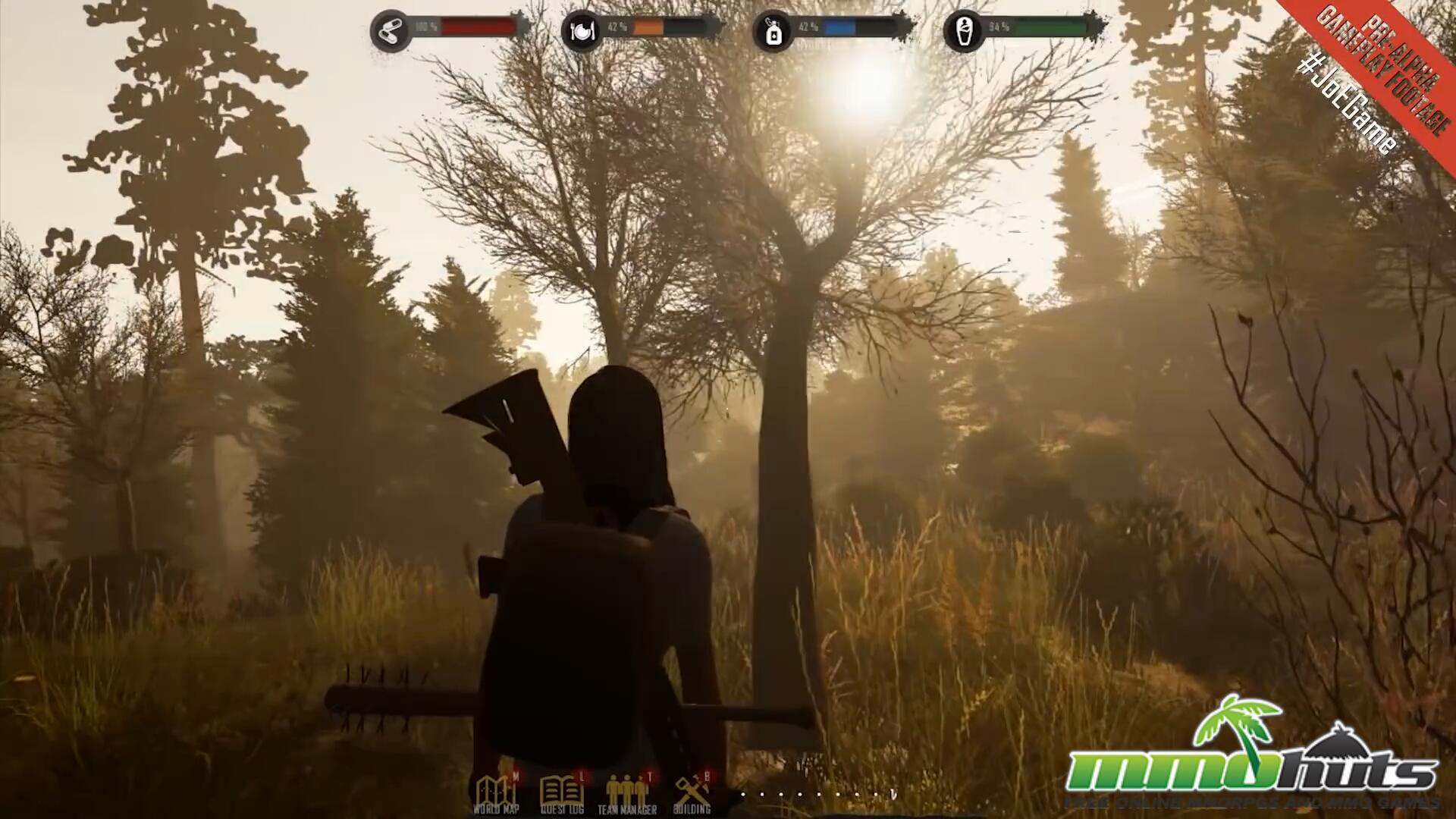Open the Building menu
Screen dimensions: 1456x819
692,793
